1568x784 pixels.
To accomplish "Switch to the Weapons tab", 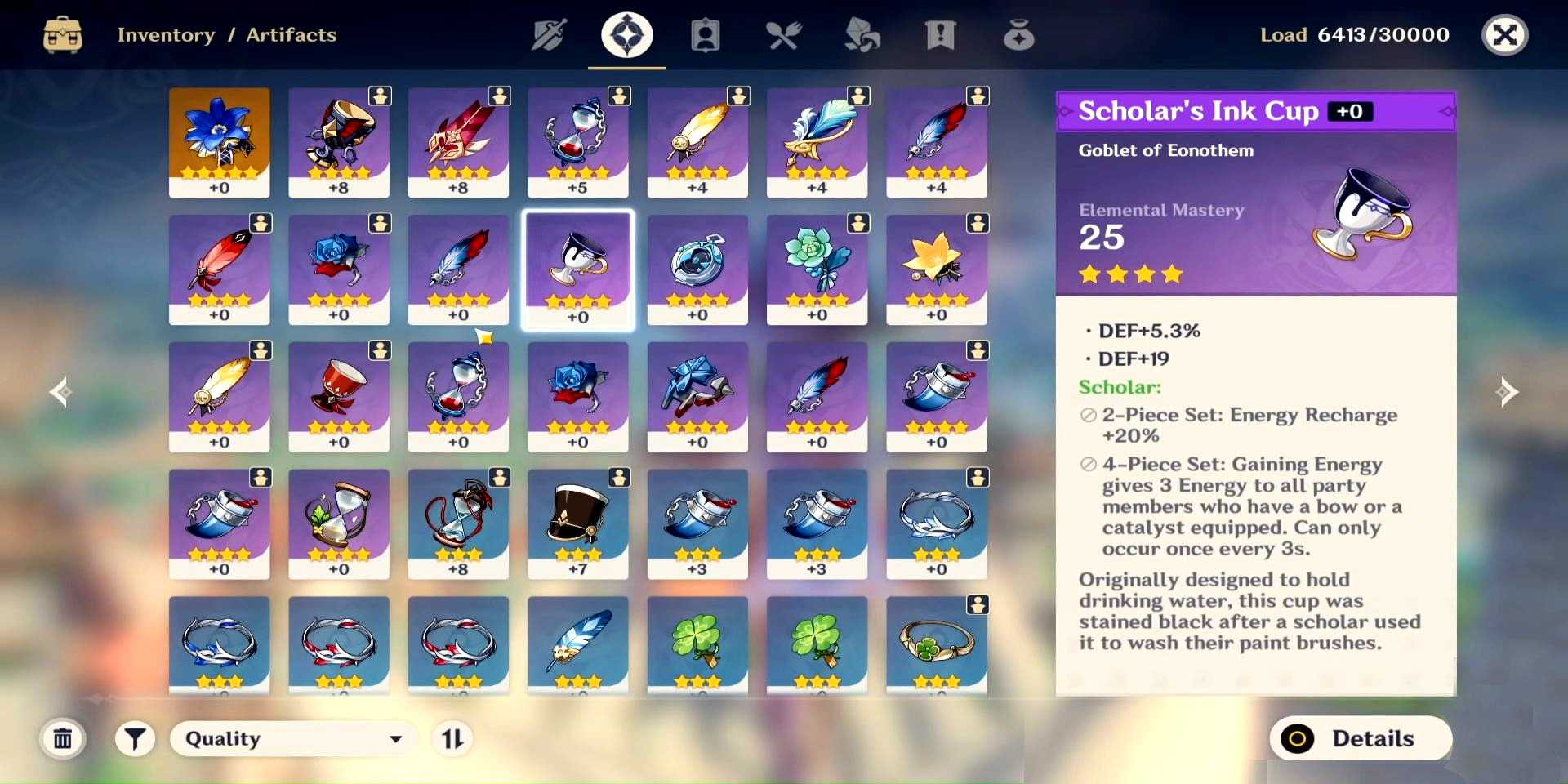I will pyautogui.click(x=549, y=35).
